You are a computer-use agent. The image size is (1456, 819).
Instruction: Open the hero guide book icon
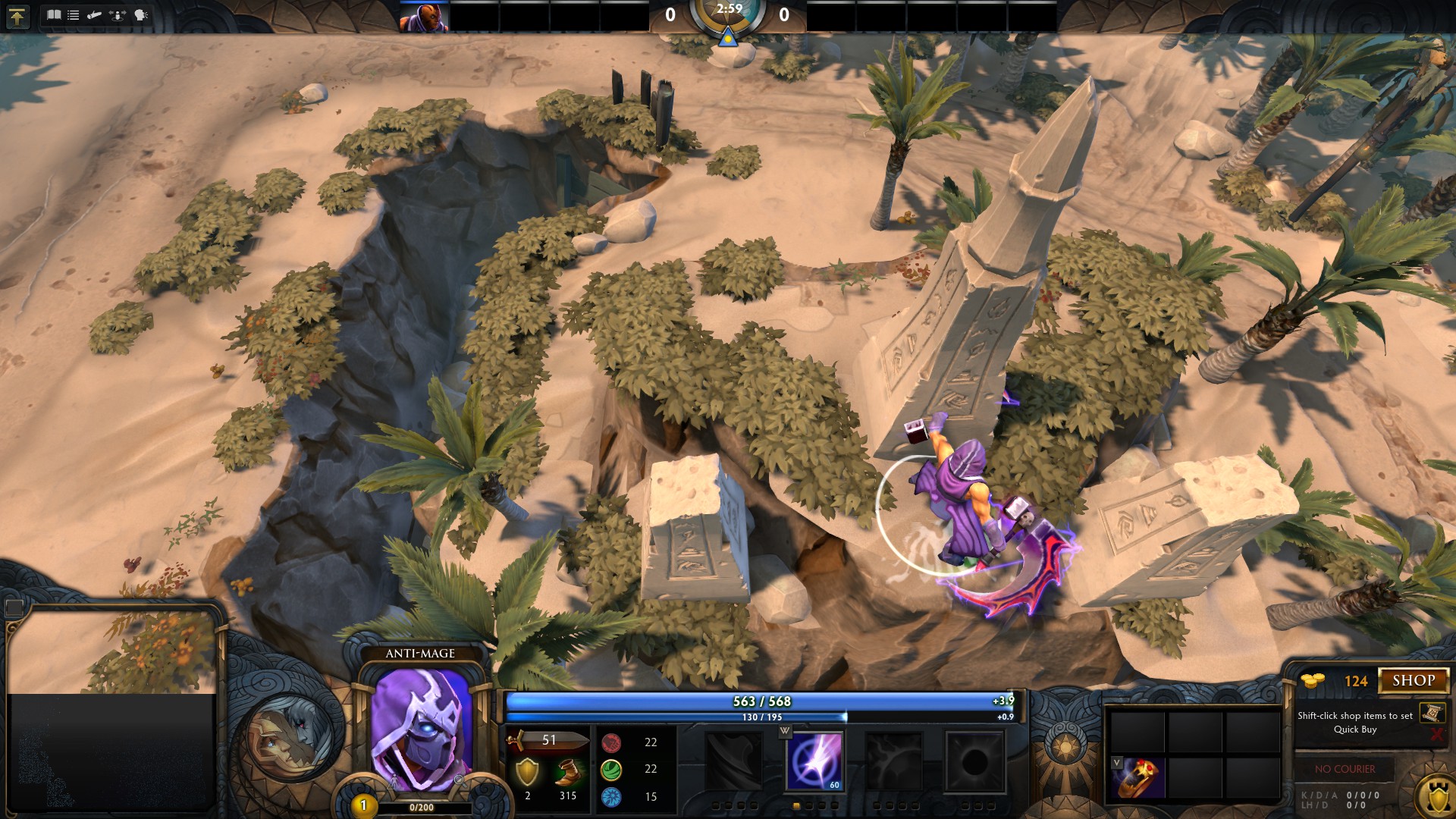53,15
